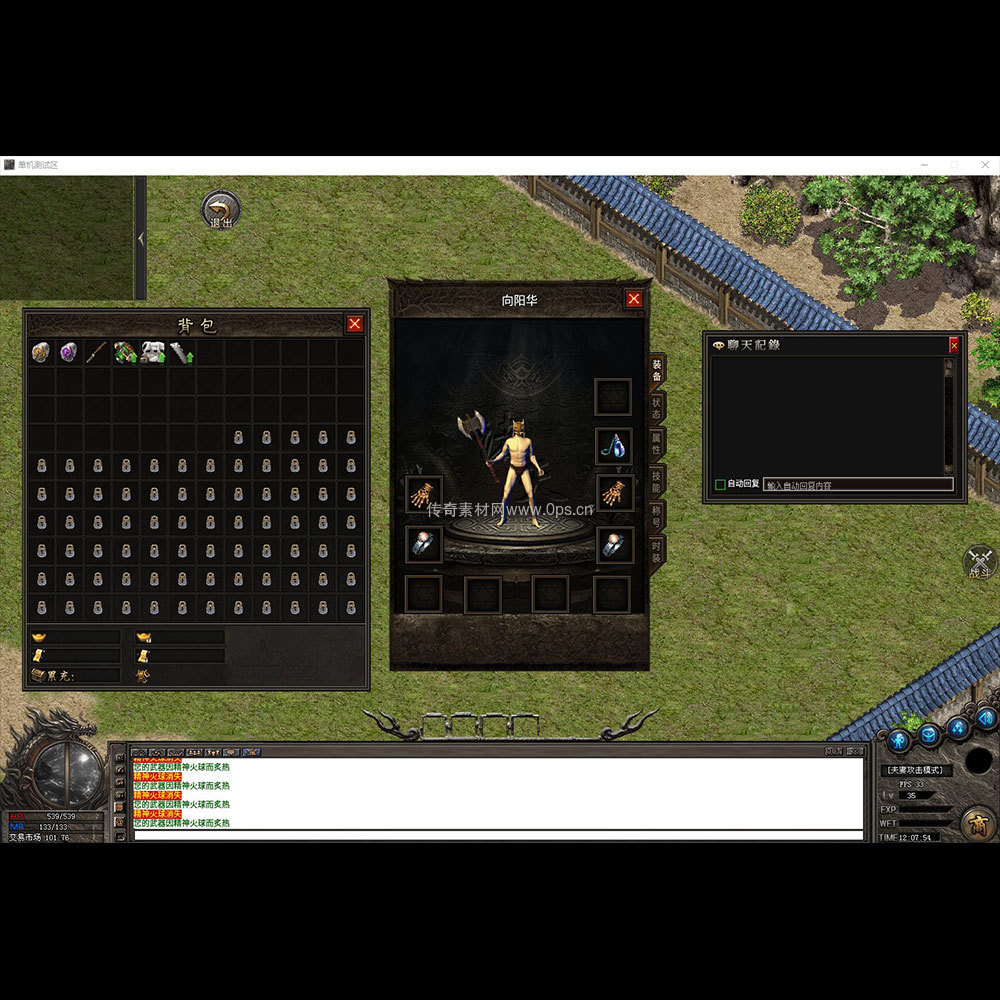The height and width of the screenshot is (1000, 1000).
Task: Close the 聊天记录 chat log window
Action: coord(953,345)
